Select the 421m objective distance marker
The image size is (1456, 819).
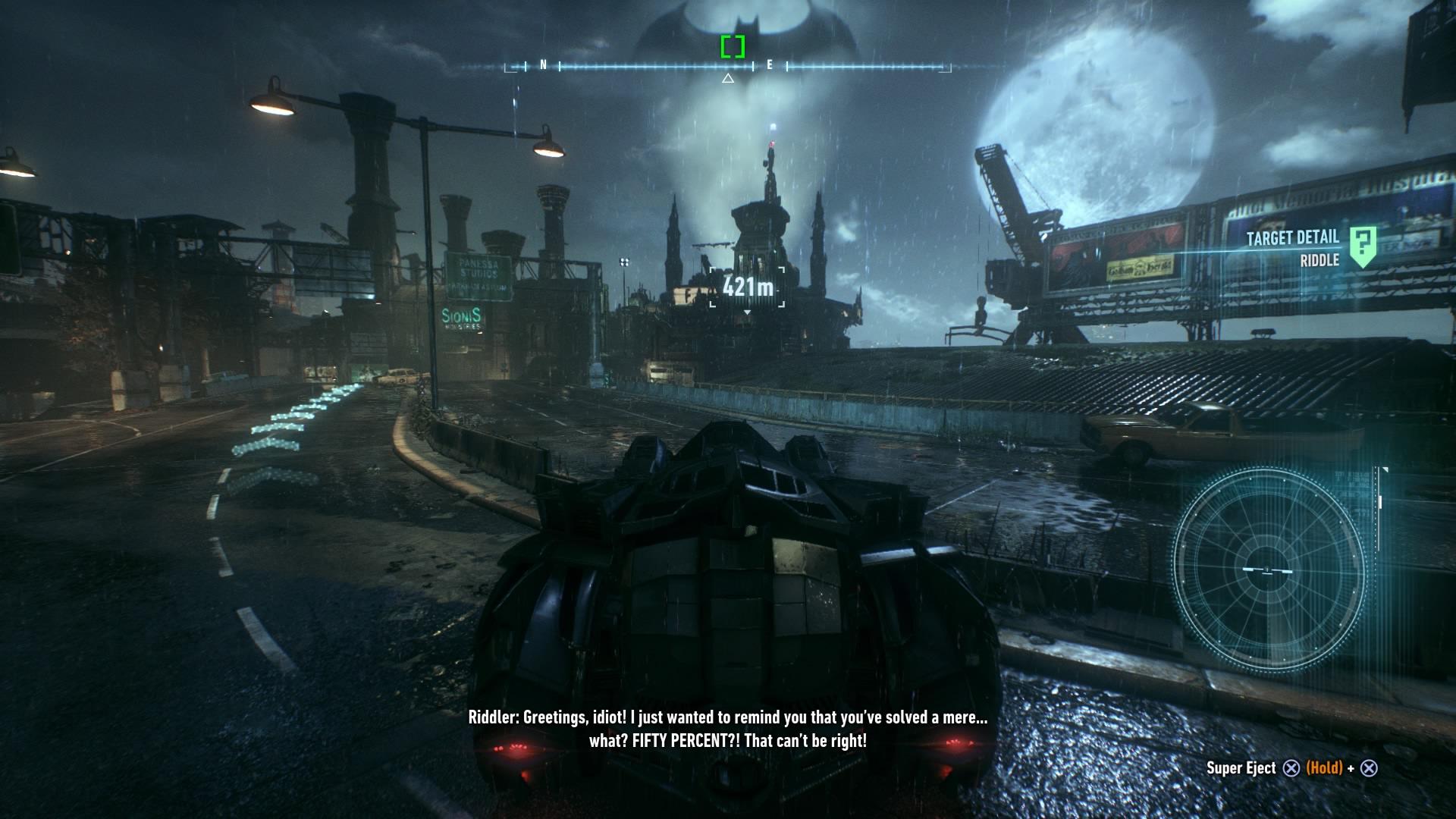[x=747, y=287]
